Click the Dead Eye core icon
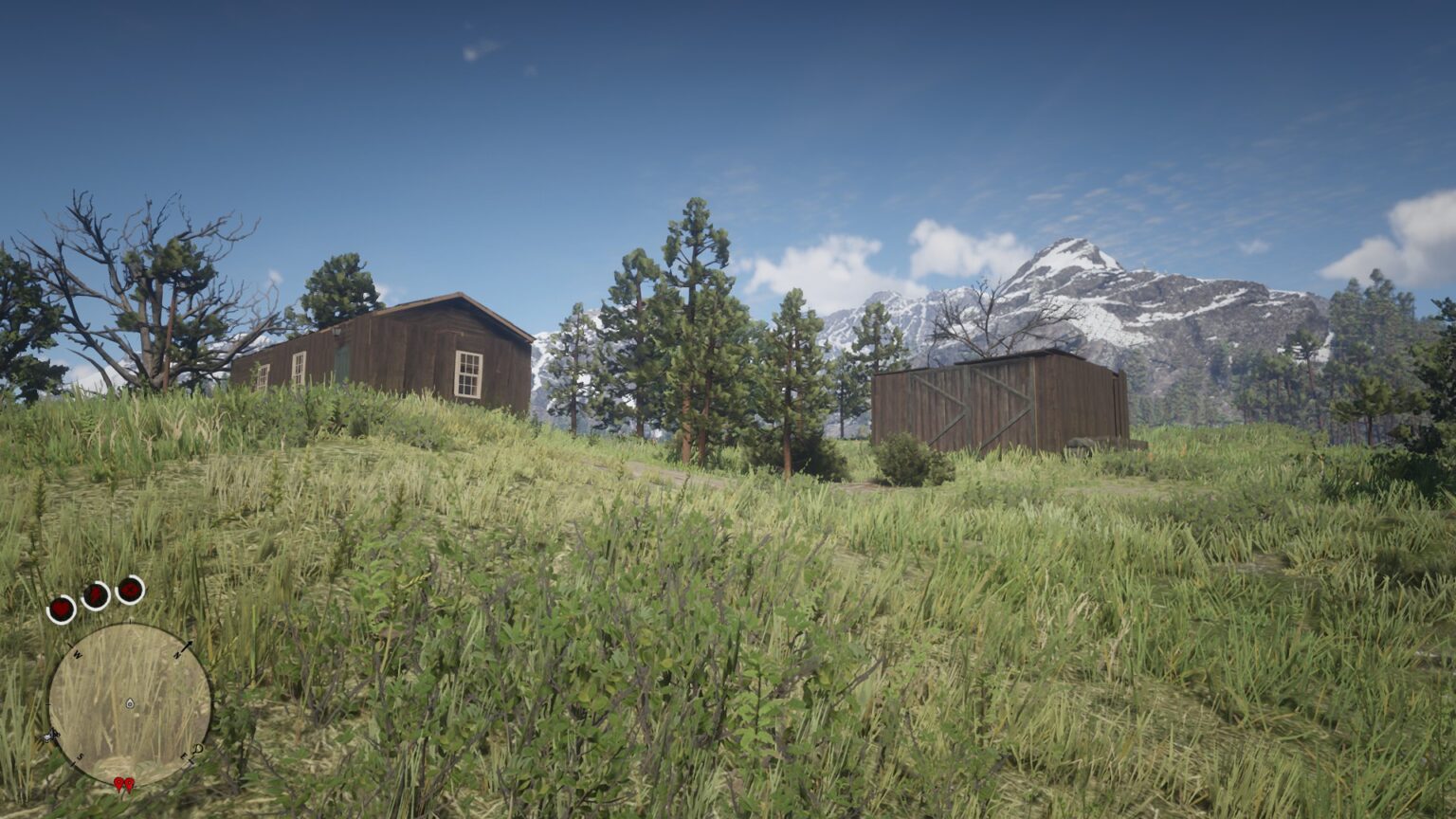This screenshot has height=819, width=1456. click(130, 589)
